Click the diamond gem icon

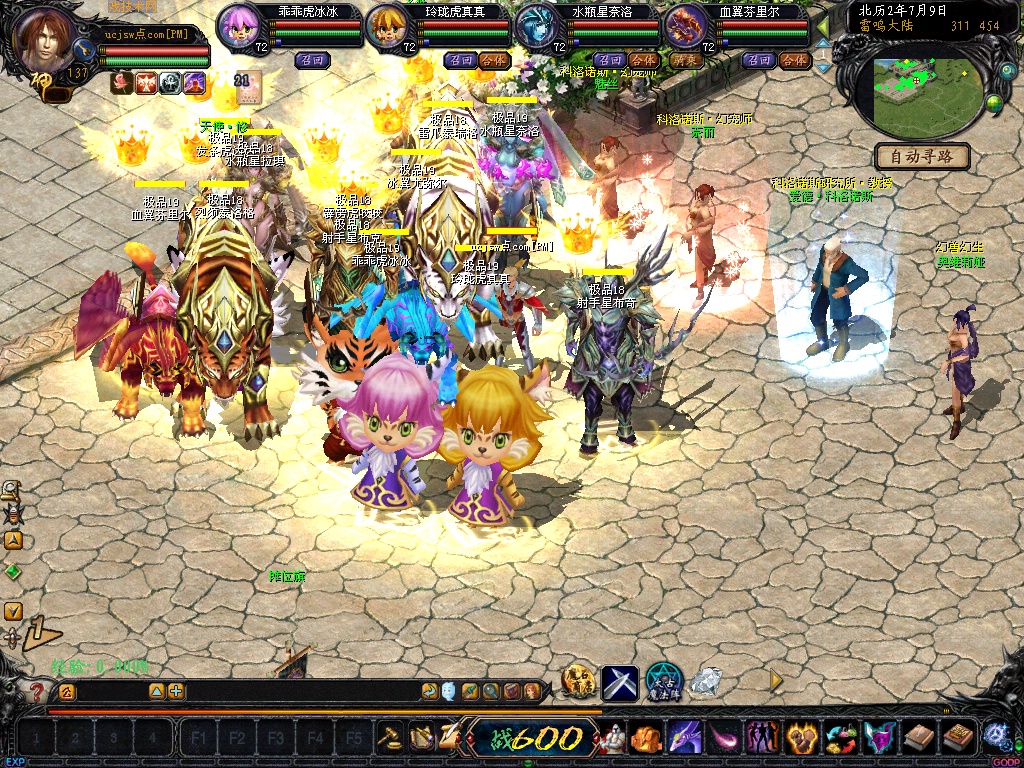pyautogui.click(x=706, y=682)
